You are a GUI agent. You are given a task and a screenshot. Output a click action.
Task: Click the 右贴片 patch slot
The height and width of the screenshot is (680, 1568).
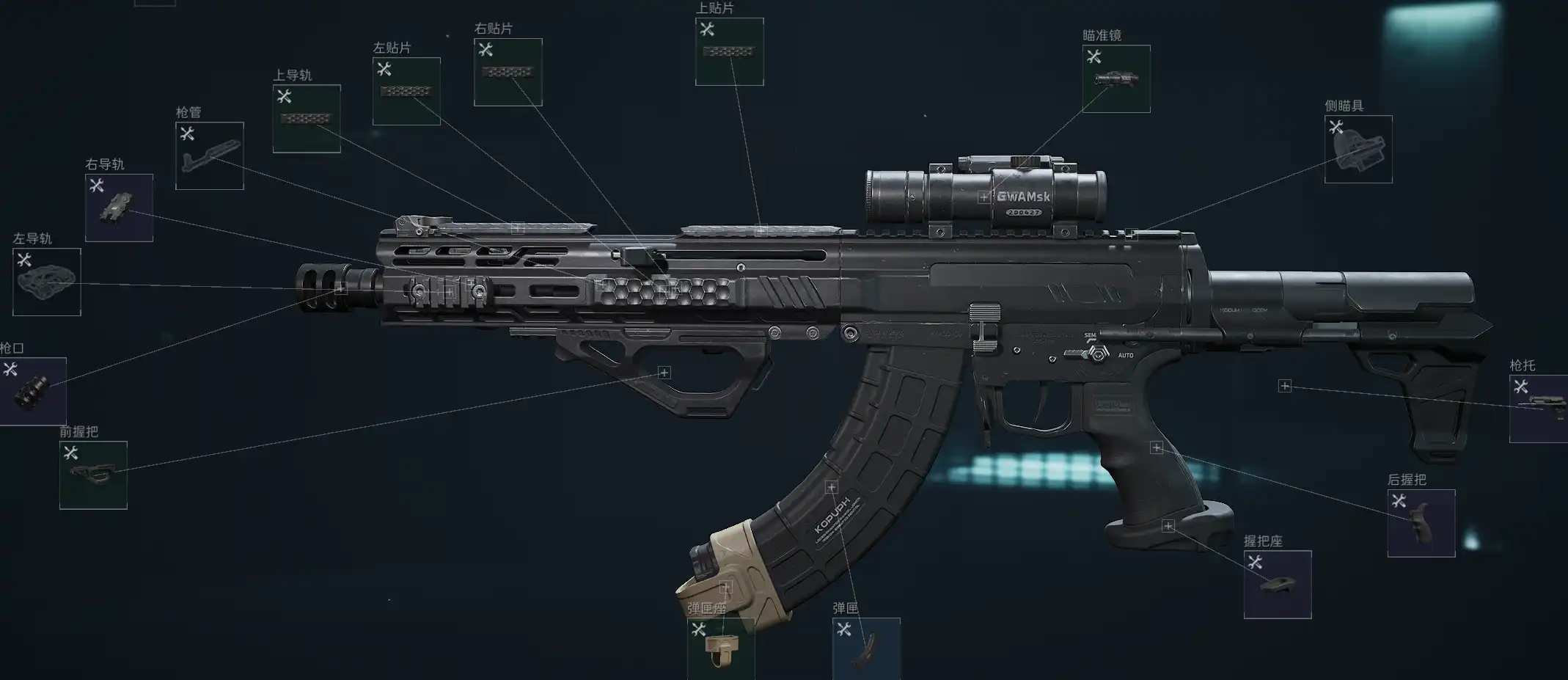click(508, 73)
